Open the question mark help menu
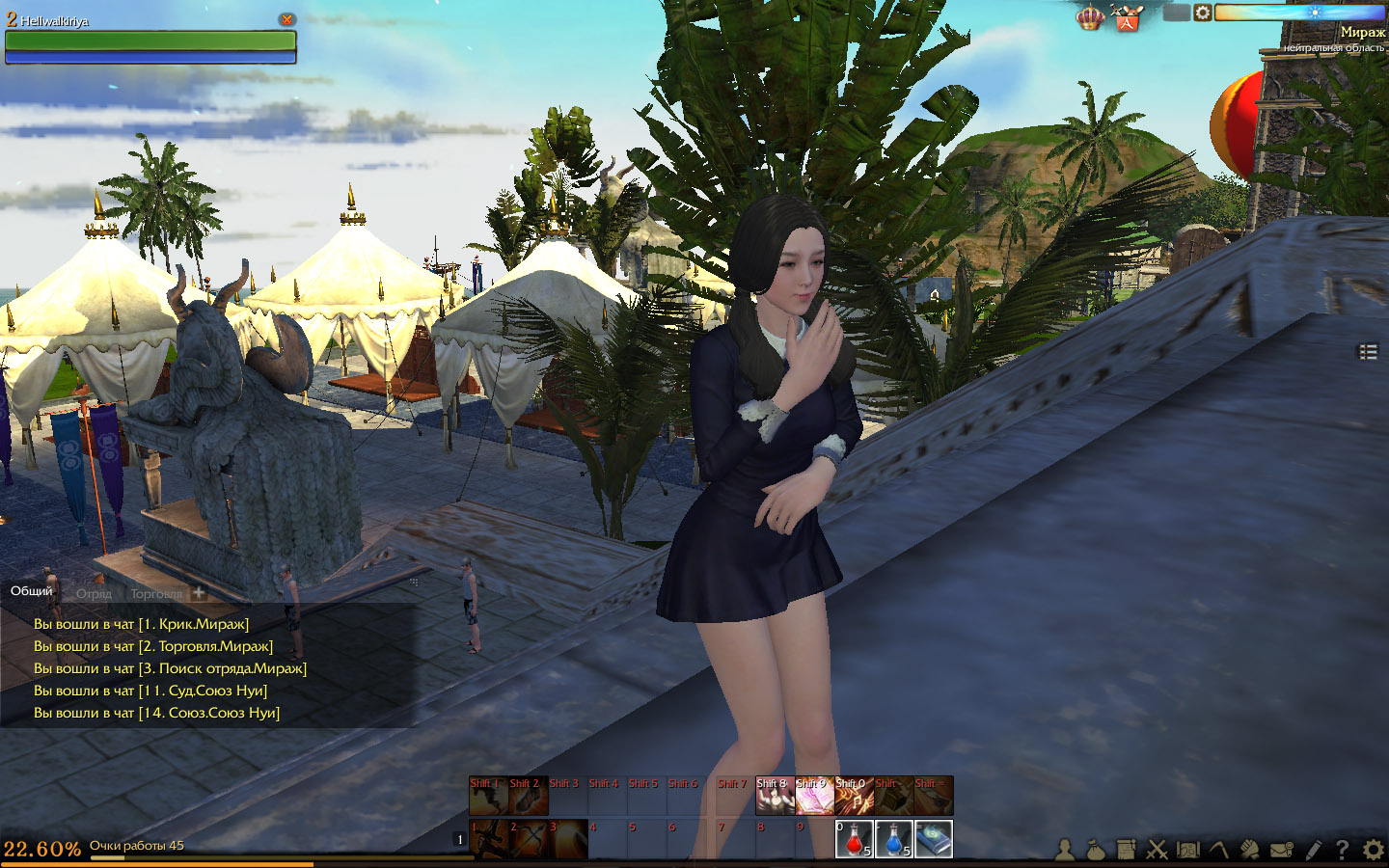 pyautogui.click(x=1342, y=850)
